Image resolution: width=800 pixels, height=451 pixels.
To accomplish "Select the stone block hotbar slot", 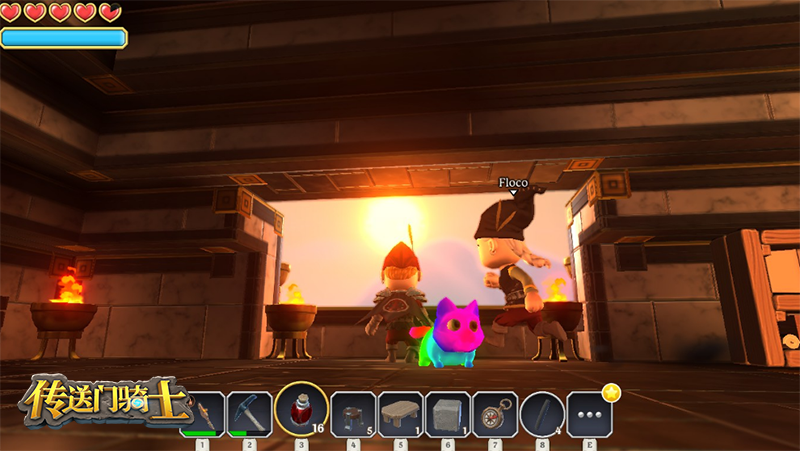I will (x=447, y=413).
